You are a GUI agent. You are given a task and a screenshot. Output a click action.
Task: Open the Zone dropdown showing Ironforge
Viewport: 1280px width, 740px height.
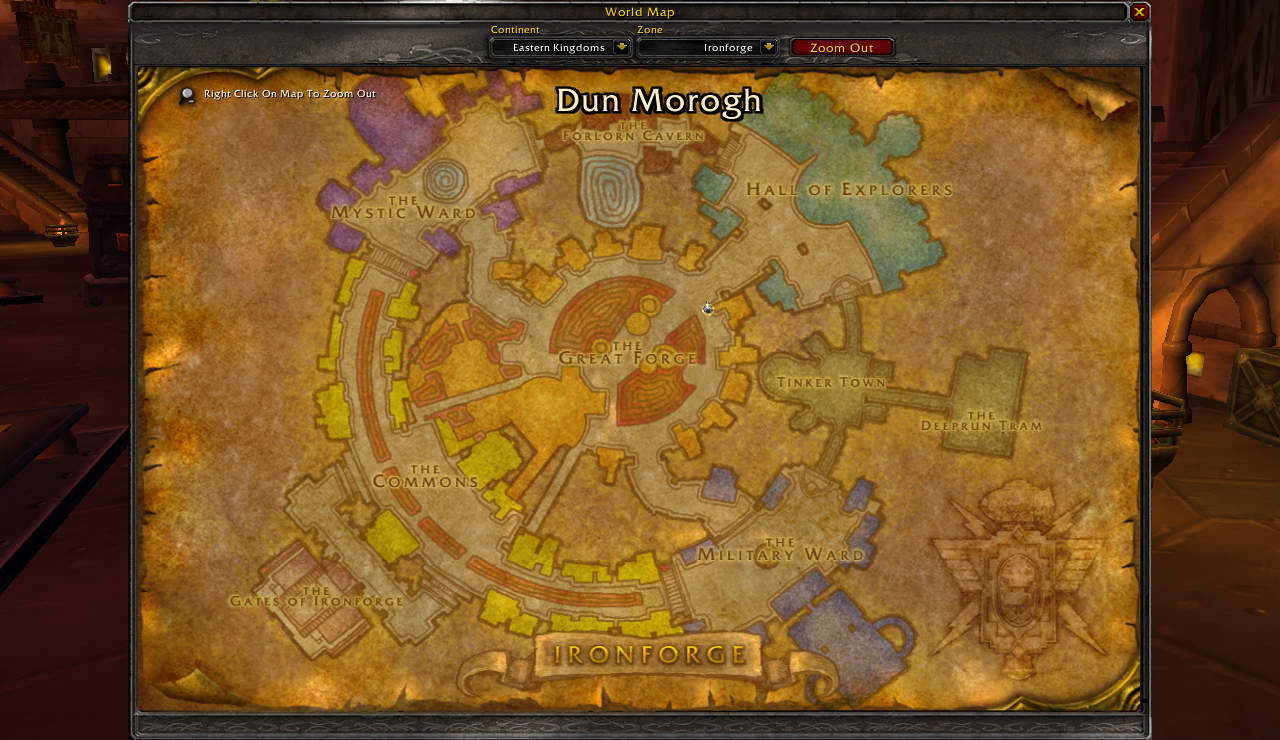[768, 47]
